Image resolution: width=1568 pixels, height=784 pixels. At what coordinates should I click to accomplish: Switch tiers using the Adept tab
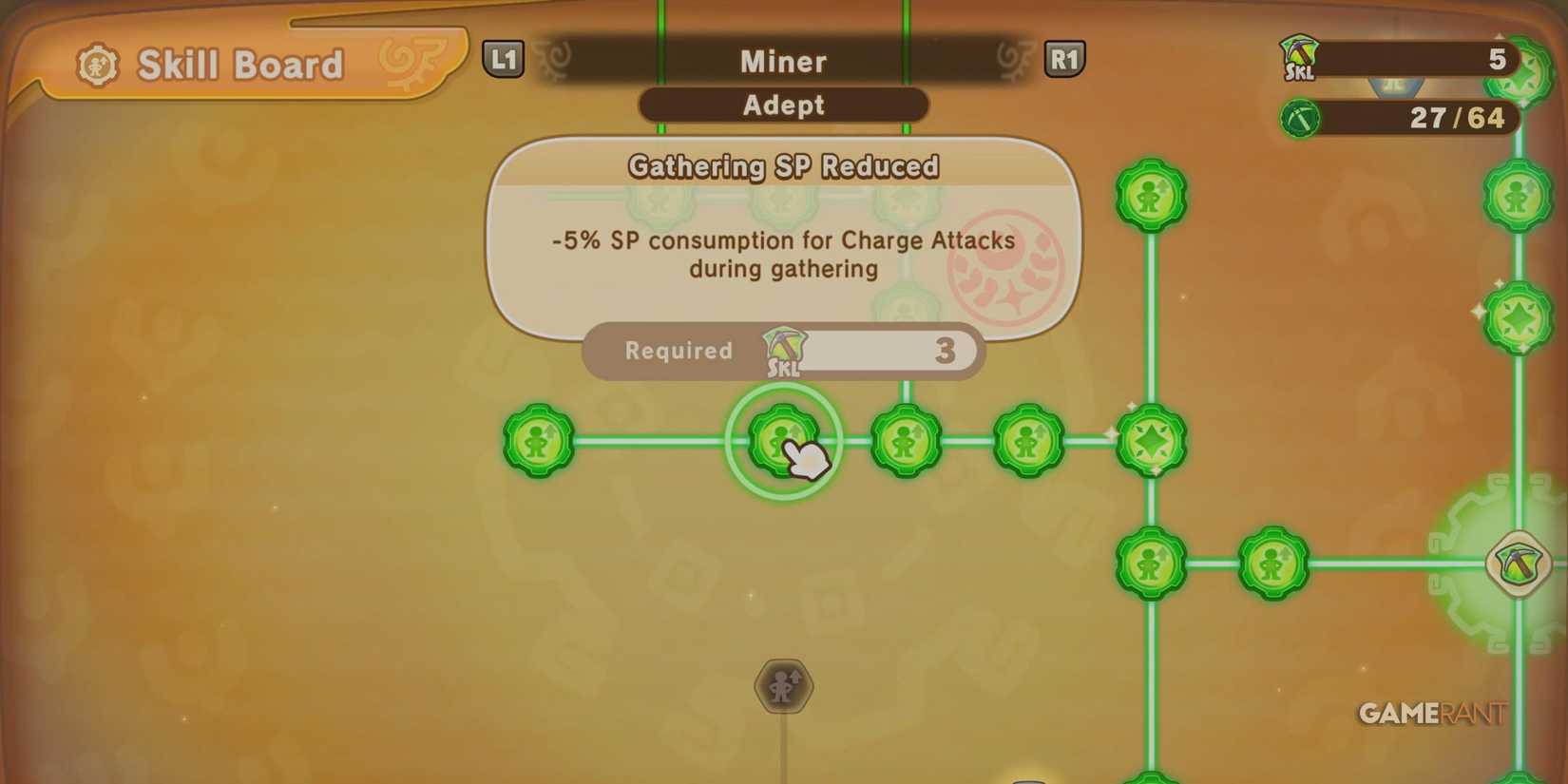(x=782, y=105)
